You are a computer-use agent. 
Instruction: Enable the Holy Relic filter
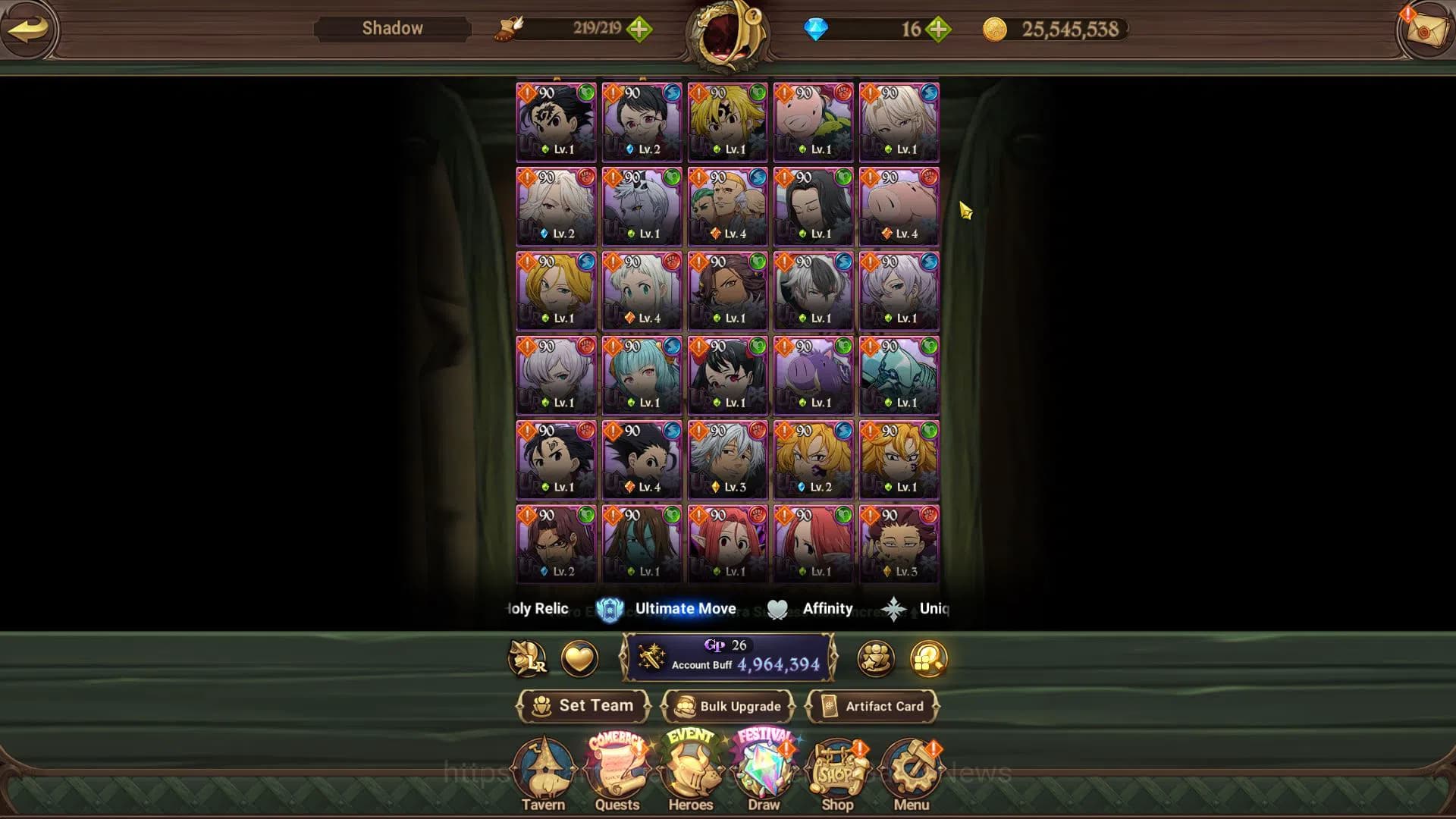pyautogui.click(x=536, y=608)
